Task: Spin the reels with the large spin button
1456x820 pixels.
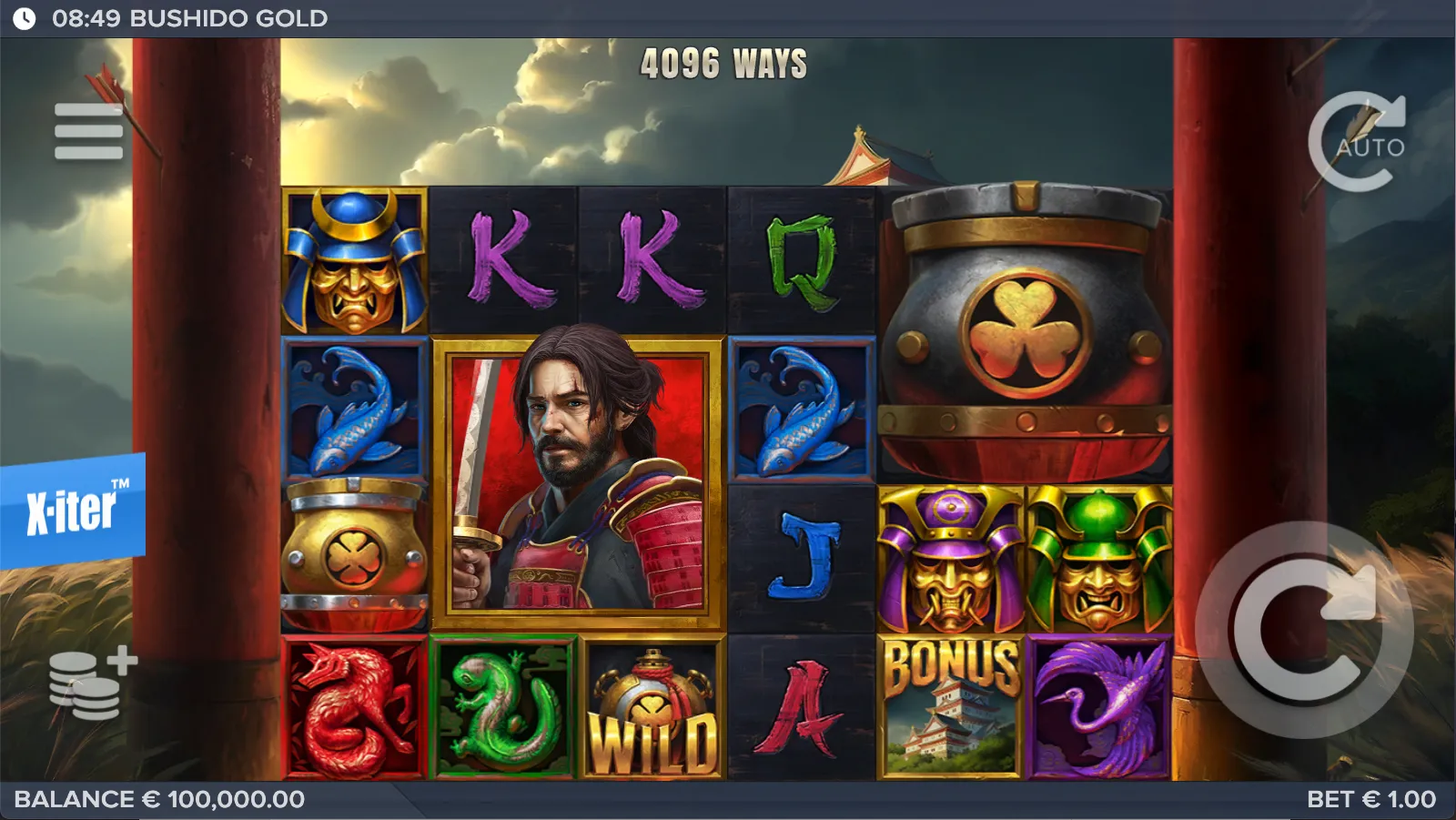Action: tap(1303, 630)
